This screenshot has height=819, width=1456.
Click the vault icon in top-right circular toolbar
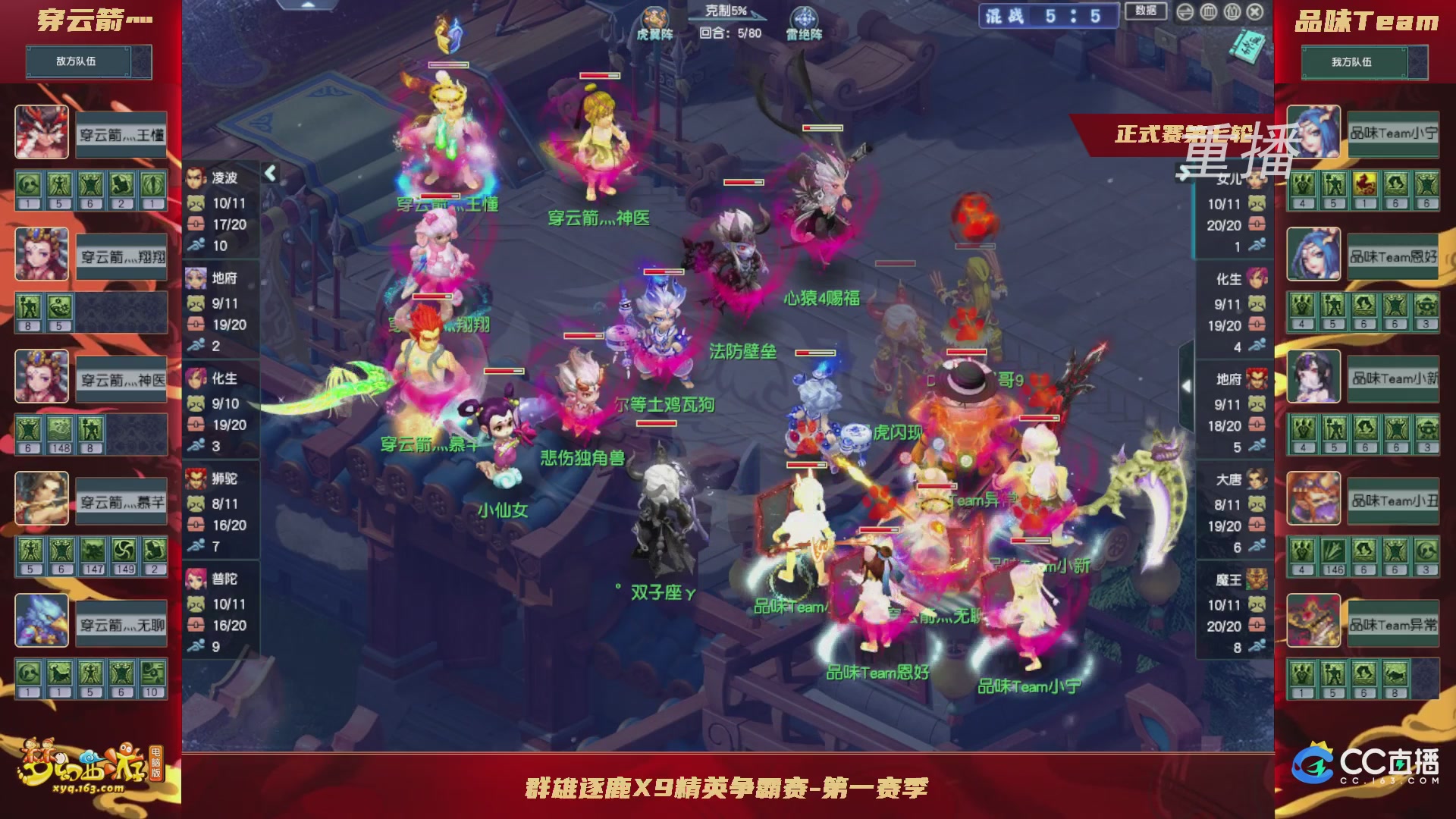1208,12
